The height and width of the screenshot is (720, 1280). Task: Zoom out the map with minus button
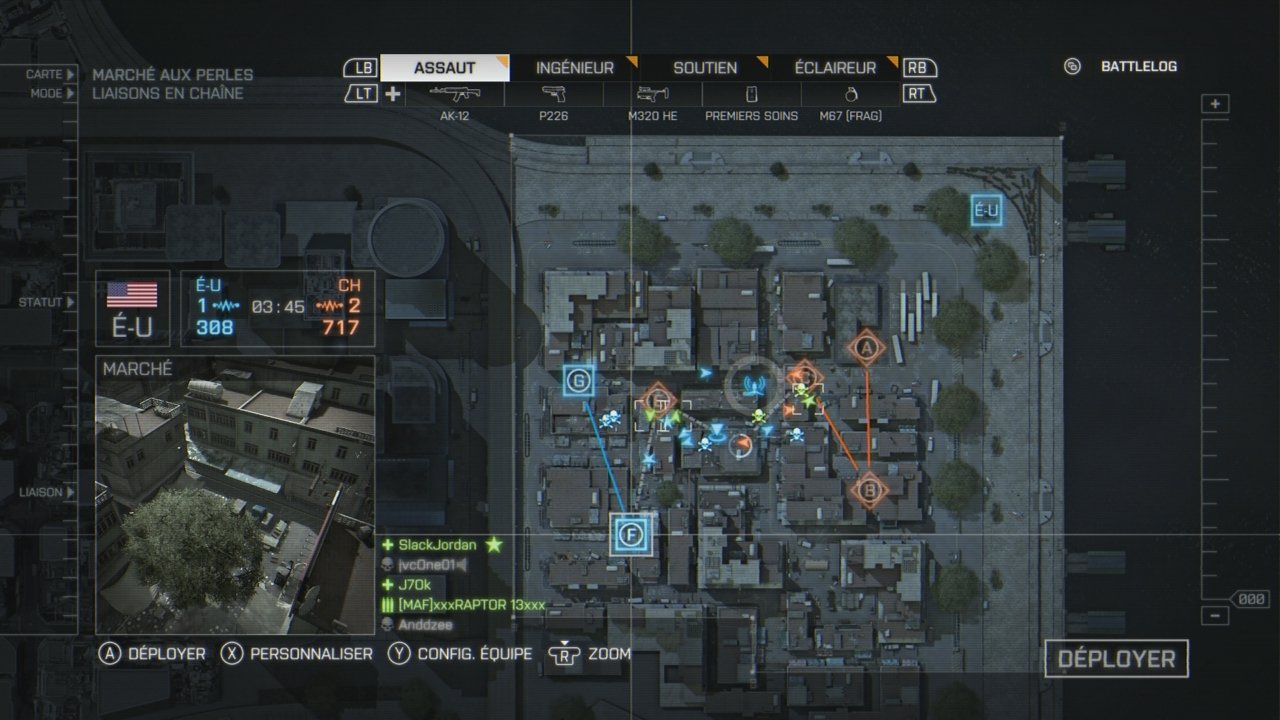(x=1215, y=616)
